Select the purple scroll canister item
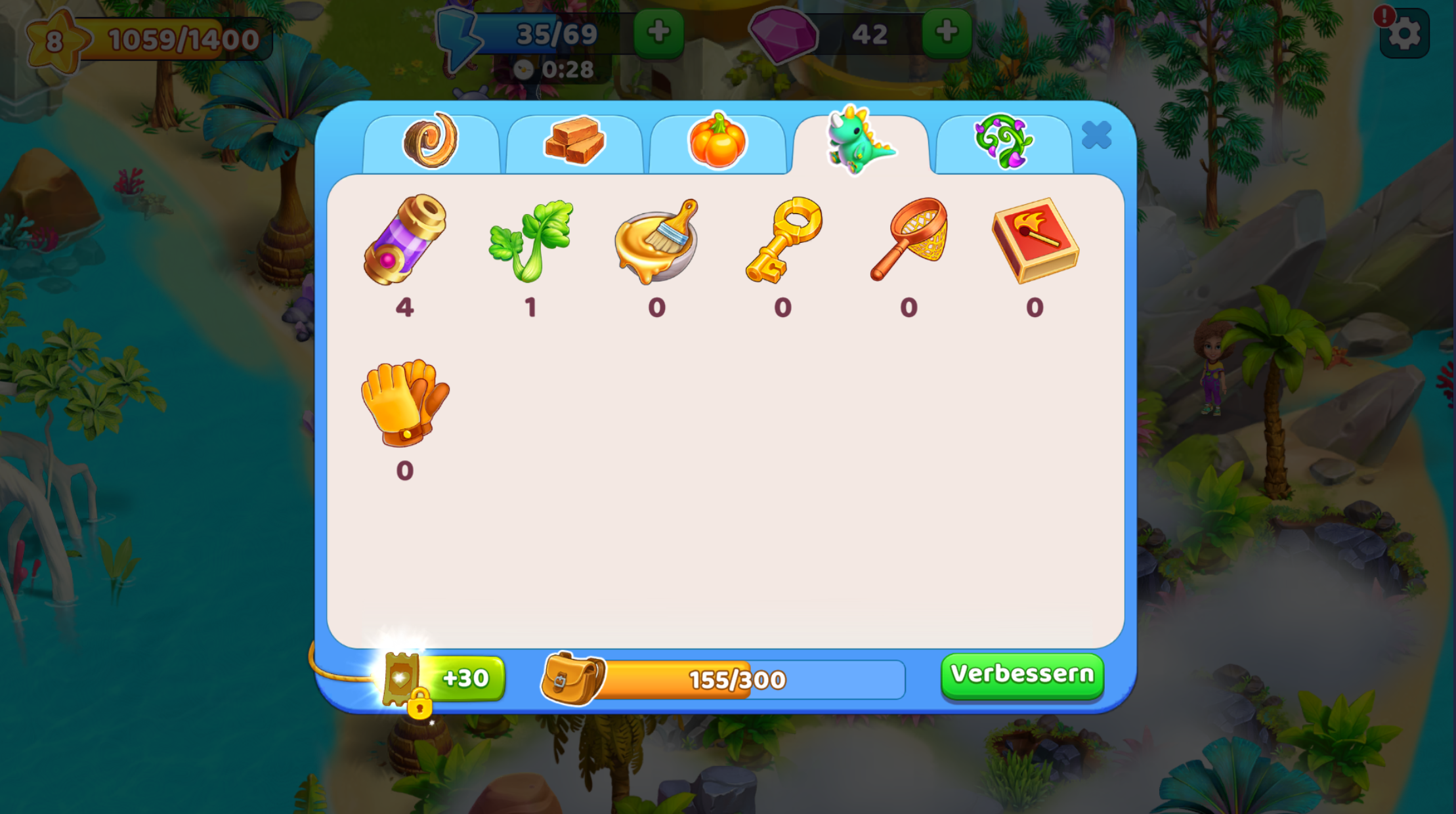 pos(405,240)
